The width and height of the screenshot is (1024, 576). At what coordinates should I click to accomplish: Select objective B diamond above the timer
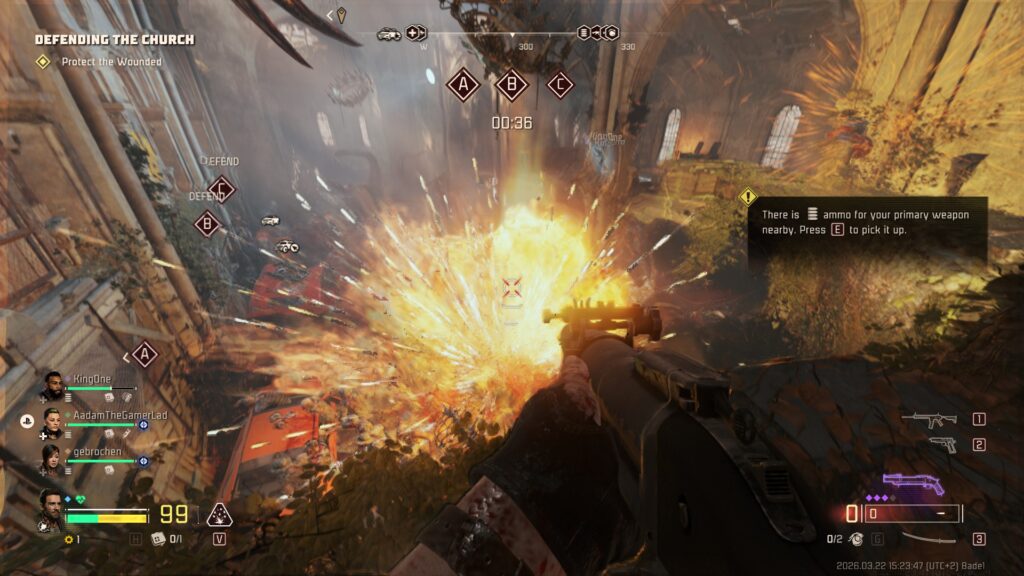click(x=512, y=85)
